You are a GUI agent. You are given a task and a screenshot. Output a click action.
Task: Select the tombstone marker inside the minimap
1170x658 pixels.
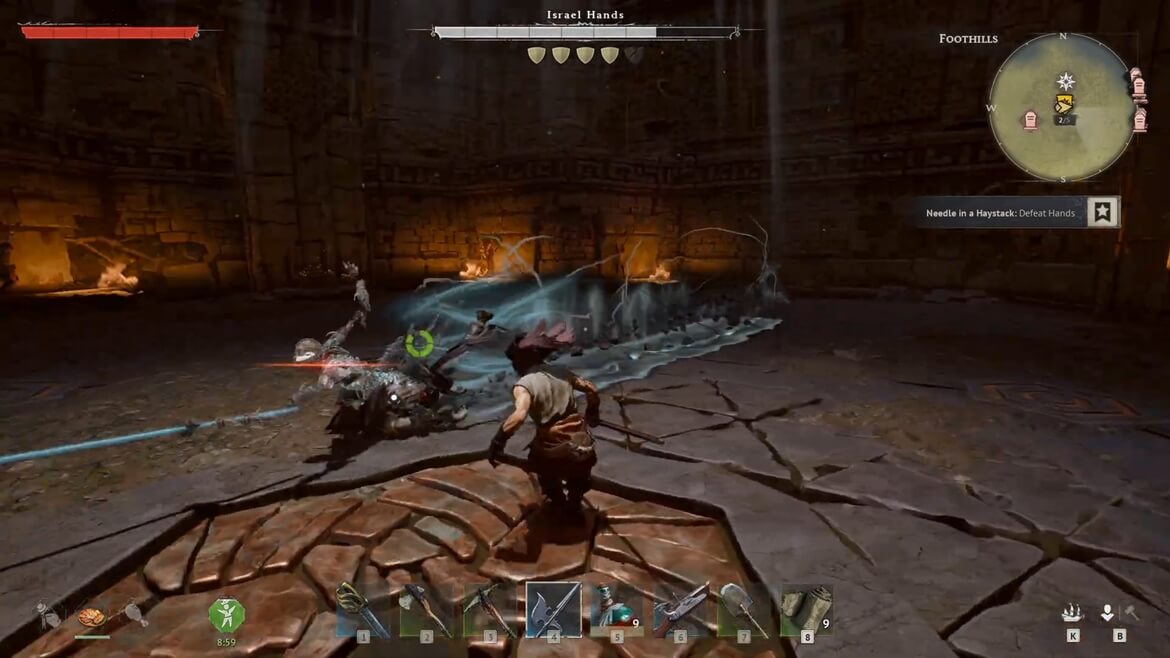[1030, 121]
